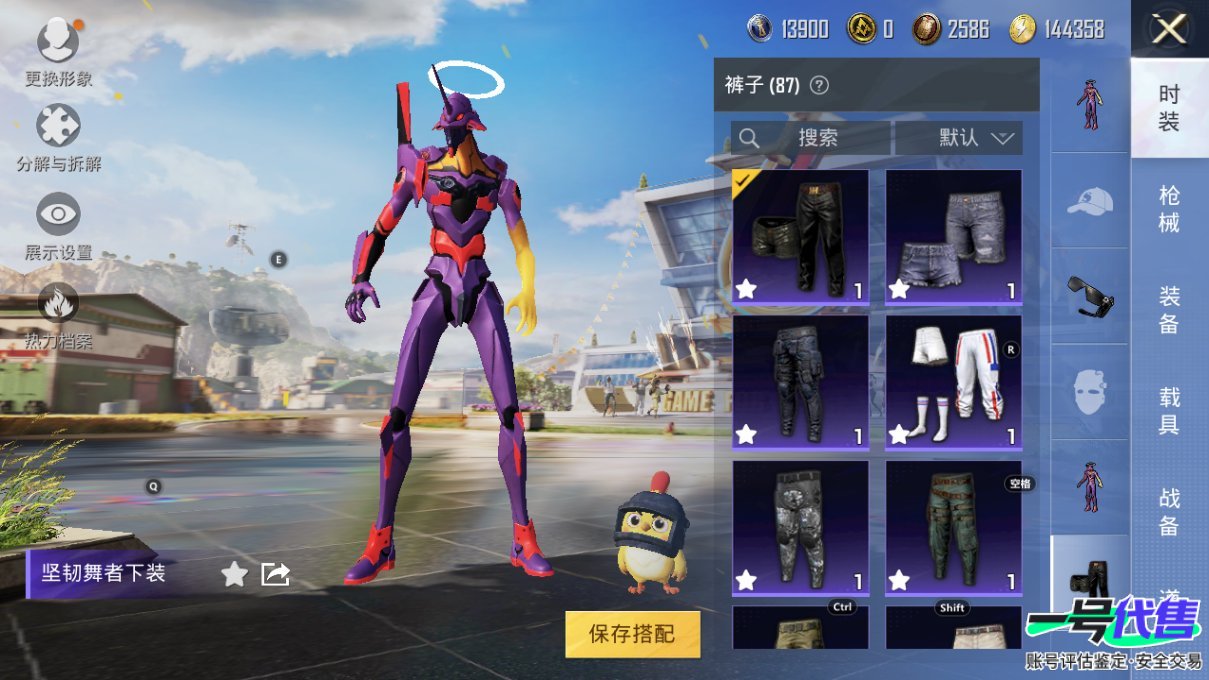Open 更换形象 avatar change
1209x680 pixels.
58,42
